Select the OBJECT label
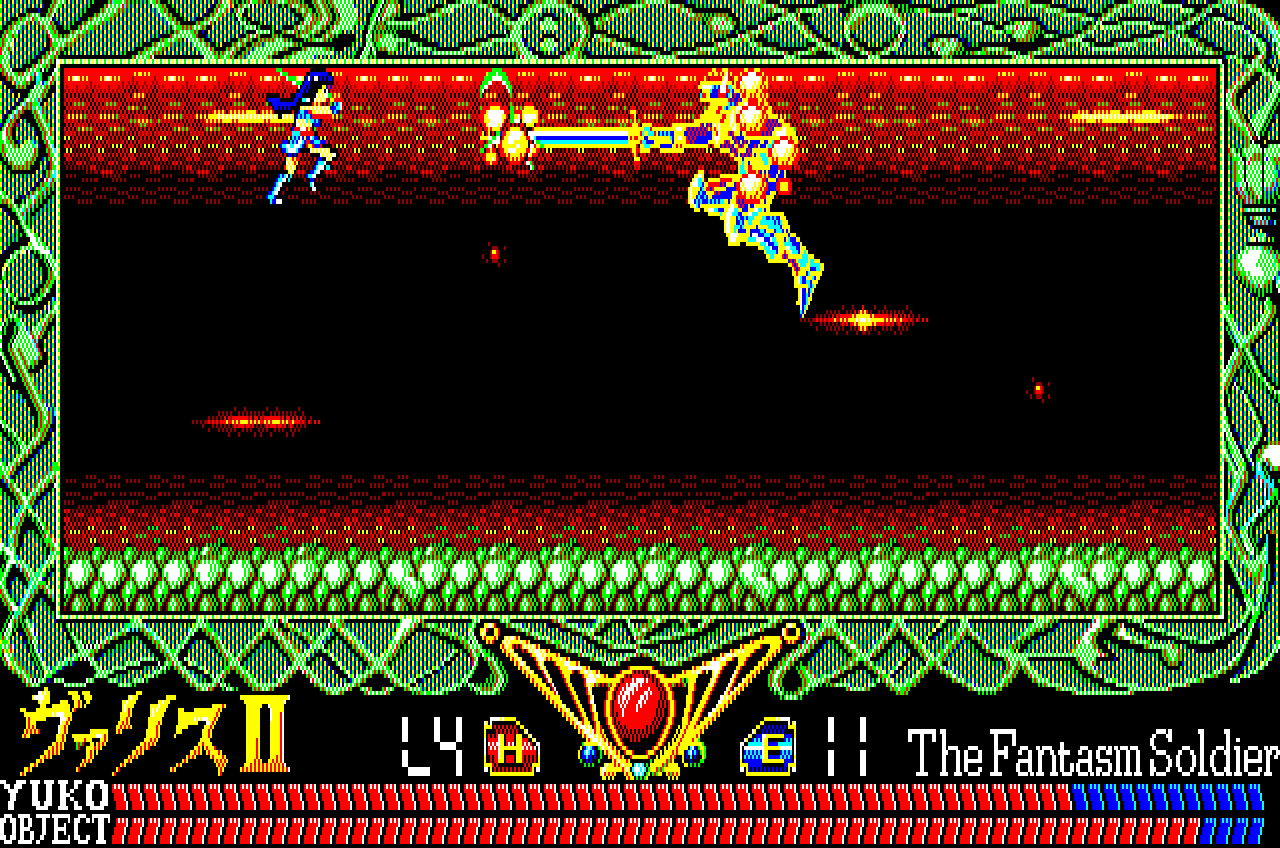 [x=55, y=828]
